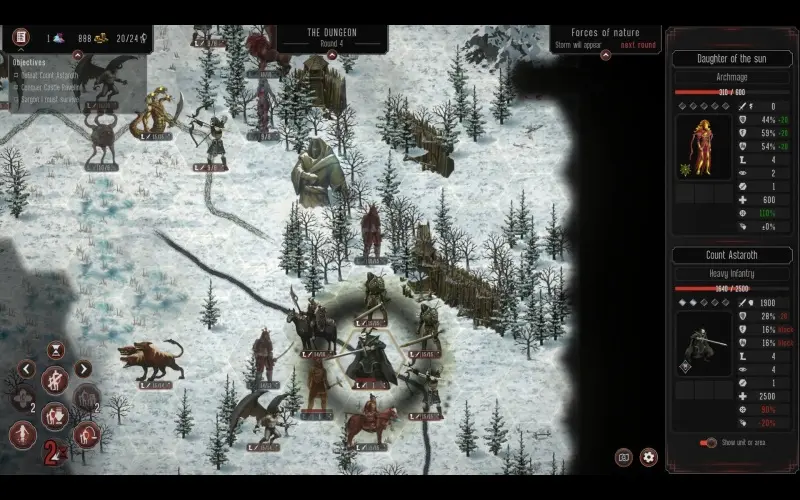Select previous unit with left arrow
Viewport: 800px width, 500px height.
point(27,369)
